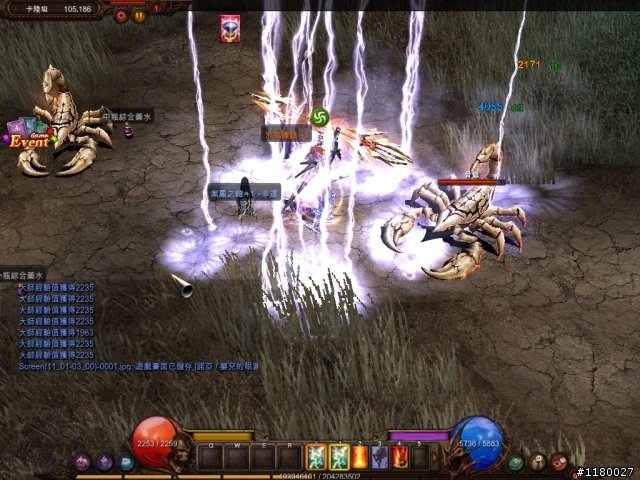The image size is (640, 480).
Task: Inspect the red buff status icon
Action: [x=230, y=29]
